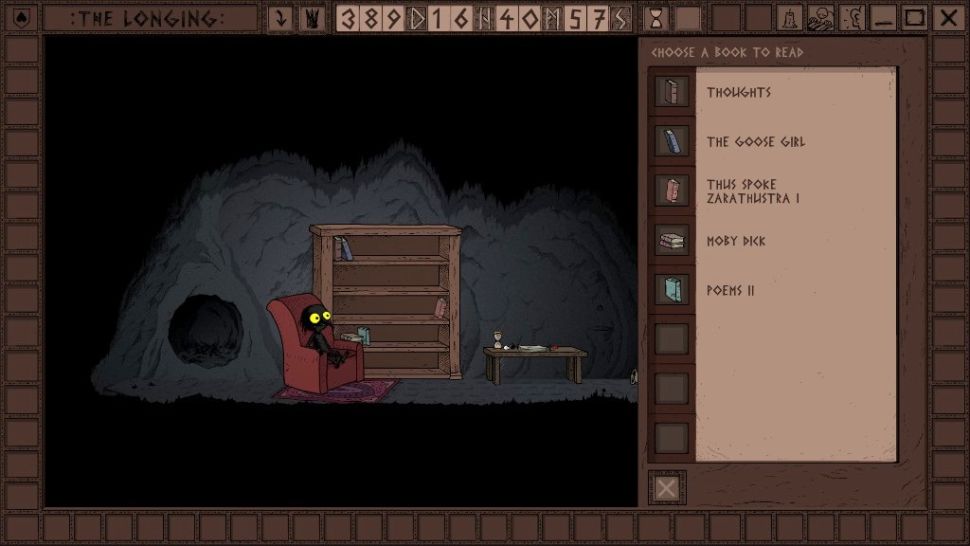
Task: Click the bell-shaped icon in the top bar
Action: 790,18
